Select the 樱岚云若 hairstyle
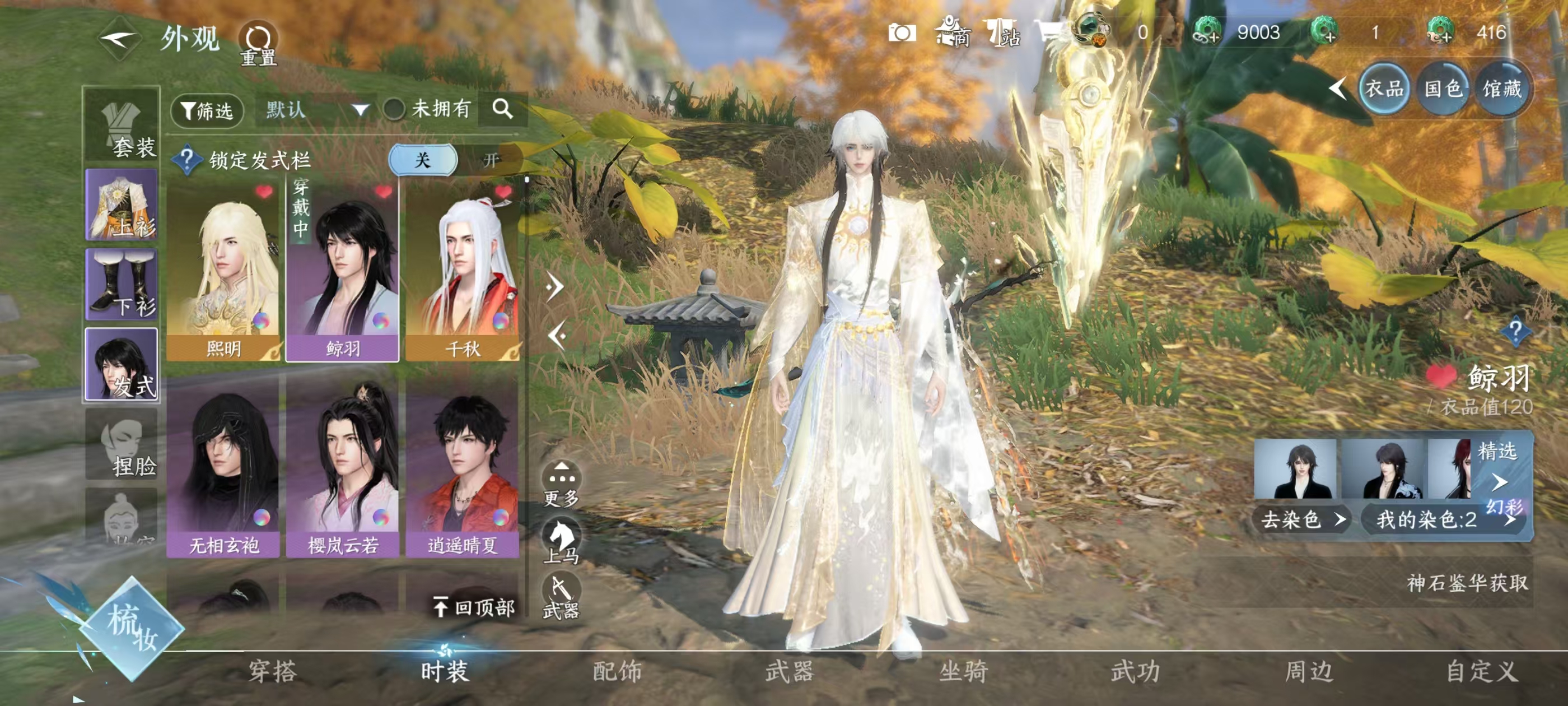The image size is (1568, 706). tap(343, 467)
